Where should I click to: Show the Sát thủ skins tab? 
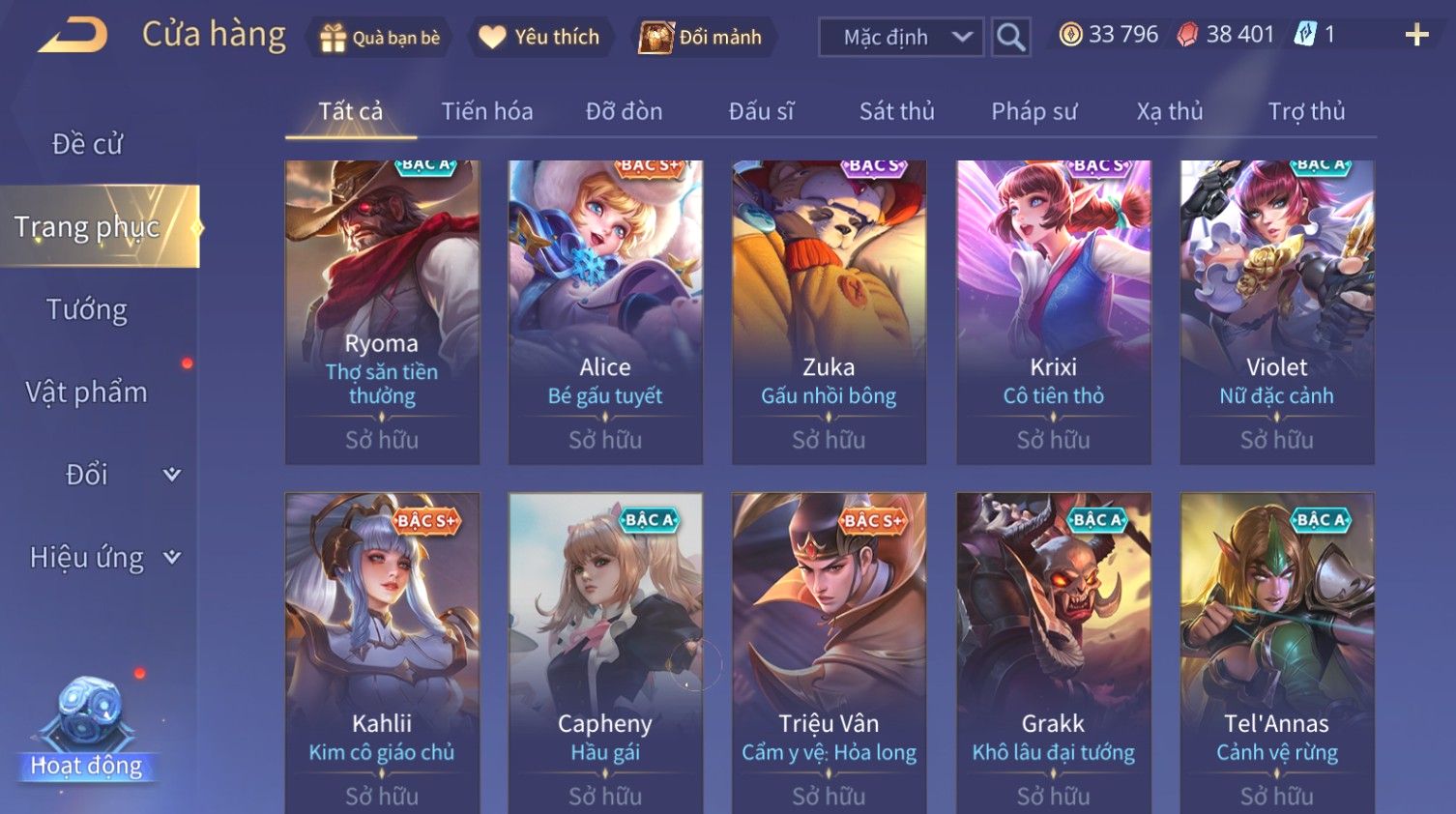pos(896,112)
